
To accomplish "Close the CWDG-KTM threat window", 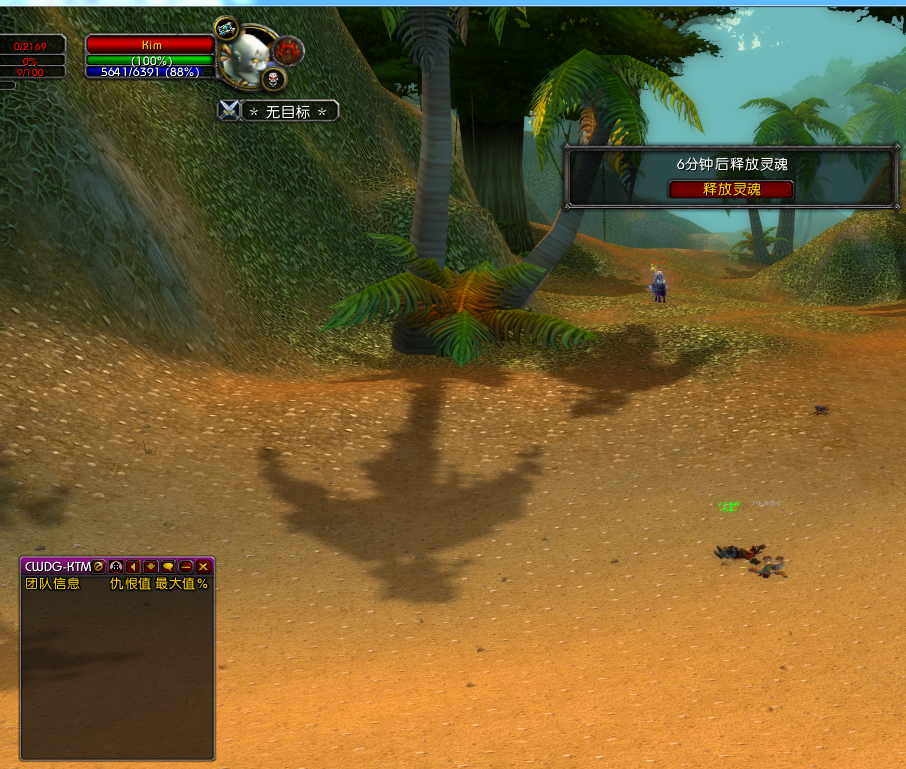I will click(203, 566).
